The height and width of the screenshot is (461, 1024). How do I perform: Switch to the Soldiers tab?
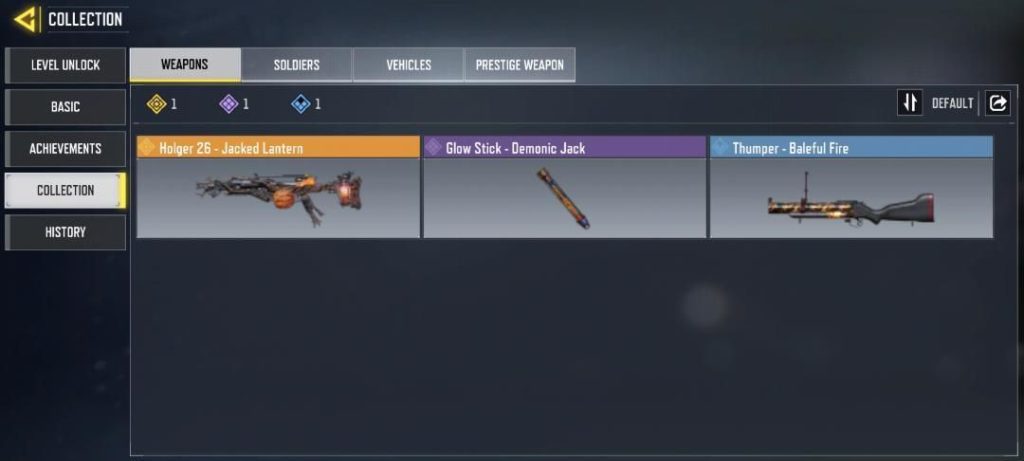(x=297, y=65)
